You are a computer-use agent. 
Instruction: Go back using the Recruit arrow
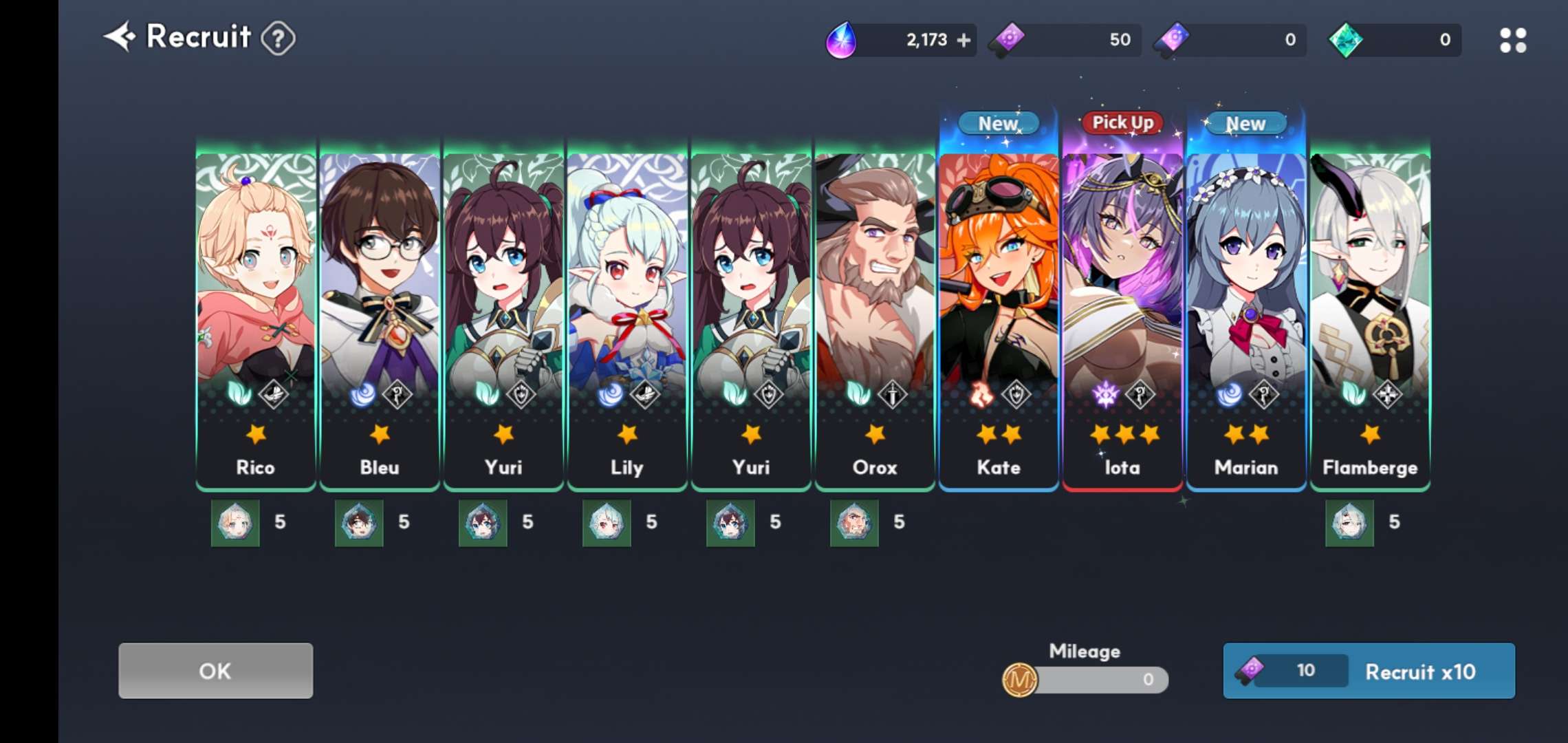click(x=120, y=36)
